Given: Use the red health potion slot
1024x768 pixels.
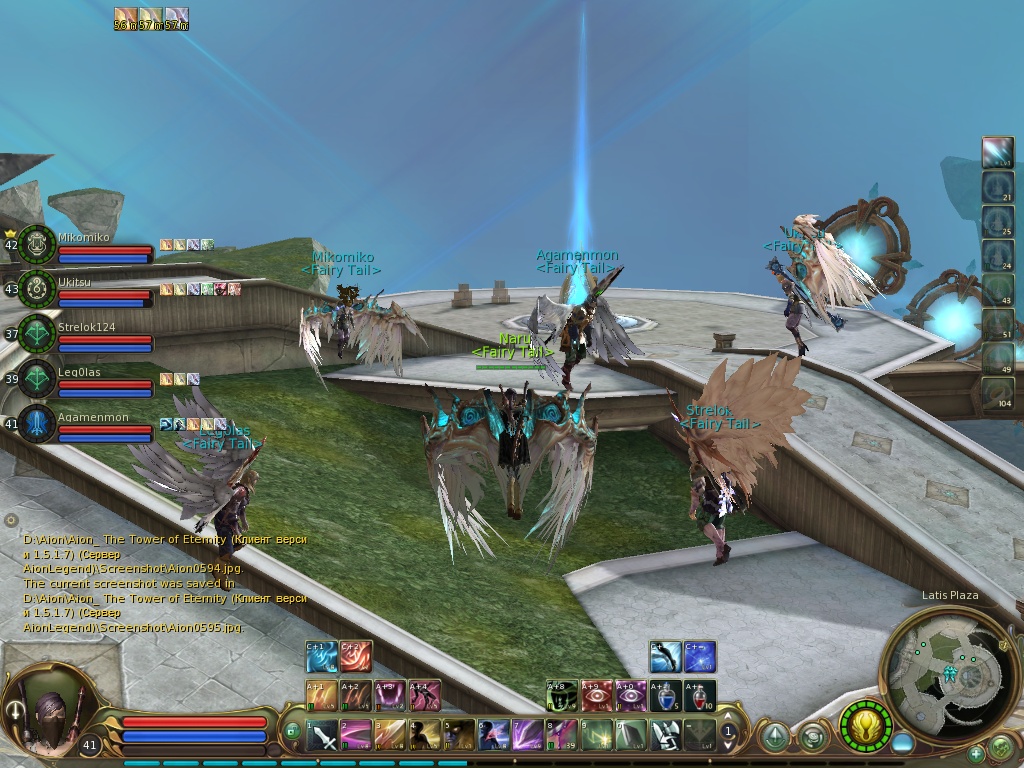Looking at the screenshot, I should [700, 695].
